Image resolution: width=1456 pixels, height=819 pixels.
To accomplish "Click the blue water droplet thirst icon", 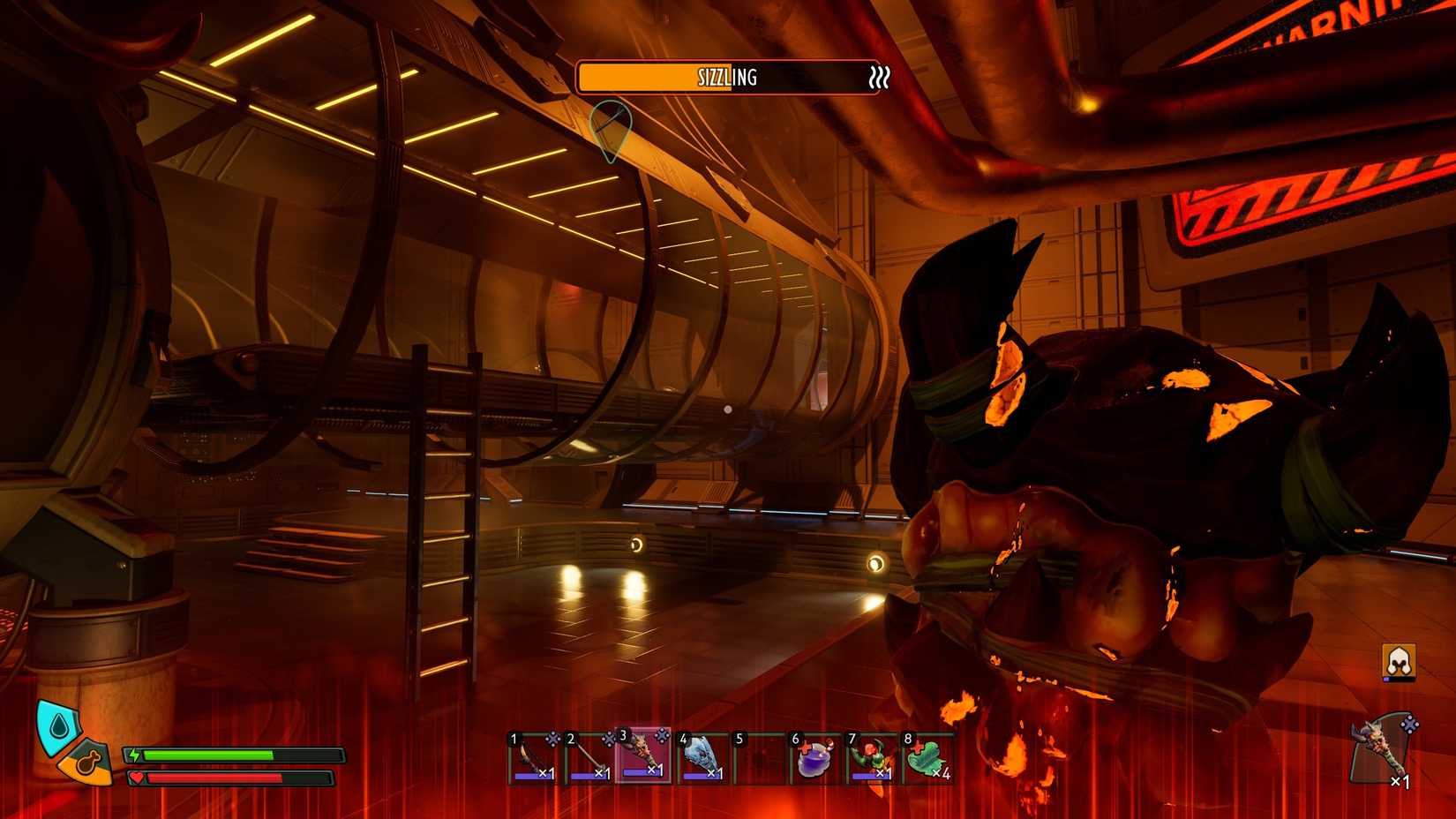I will pyautogui.click(x=59, y=725).
